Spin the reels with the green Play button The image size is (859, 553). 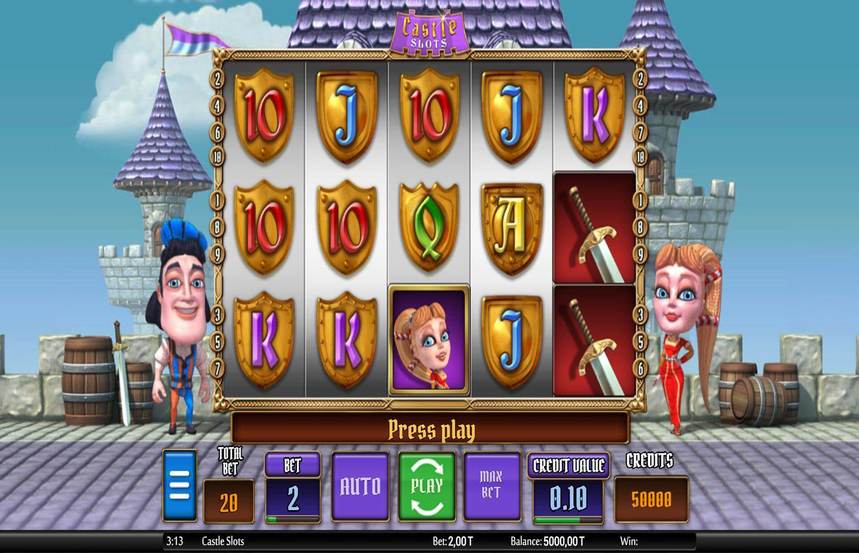point(427,486)
